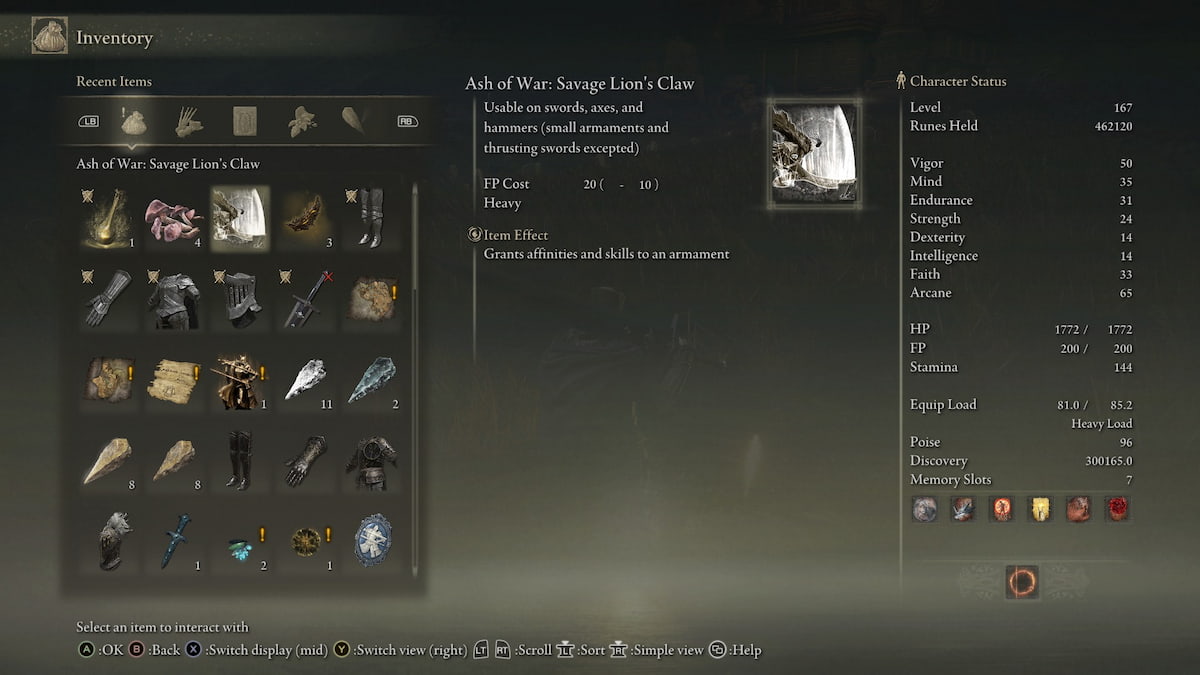Screen dimensions: 1200x675
Task: Switch to the gauntlet hand category tab
Action: (x=189, y=122)
